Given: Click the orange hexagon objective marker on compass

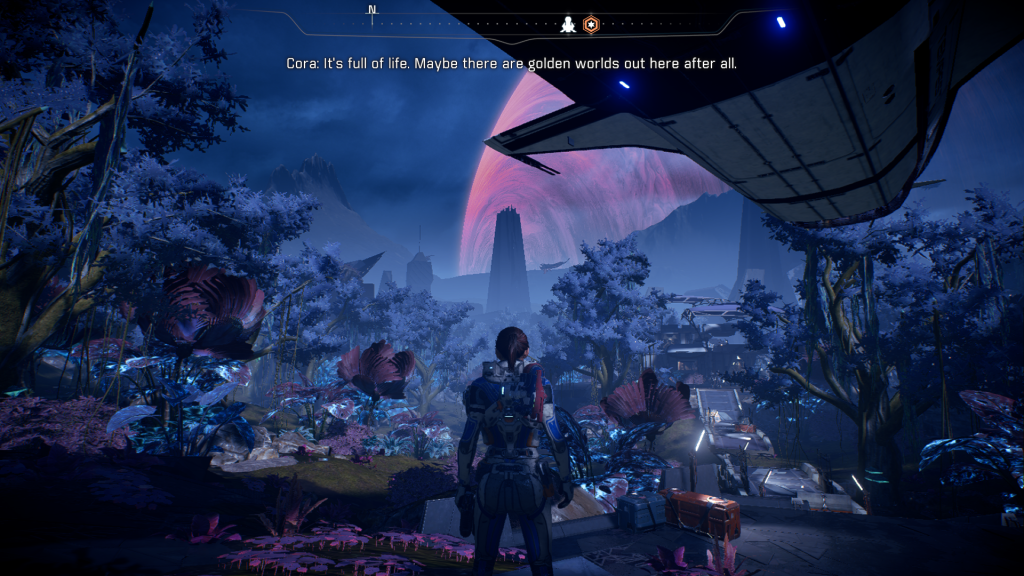Looking at the screenshot, I should click(x=591, y=24).
